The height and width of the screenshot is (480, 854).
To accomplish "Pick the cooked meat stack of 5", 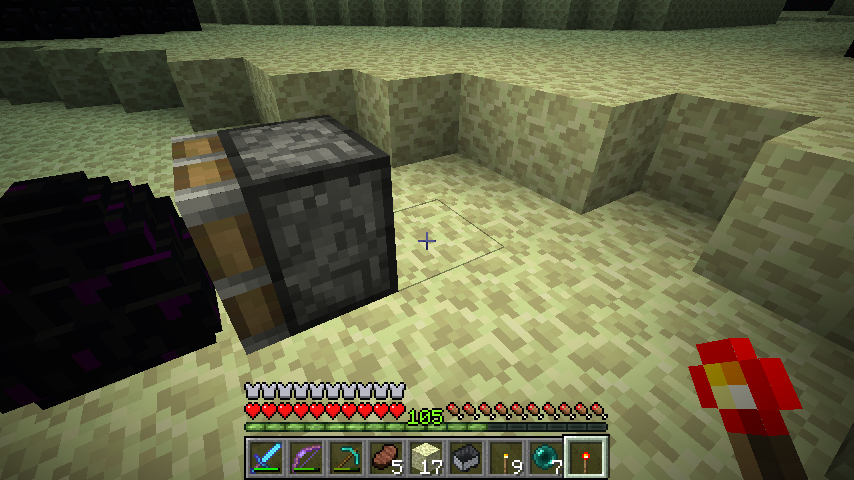I will click(x=384, y=457).
